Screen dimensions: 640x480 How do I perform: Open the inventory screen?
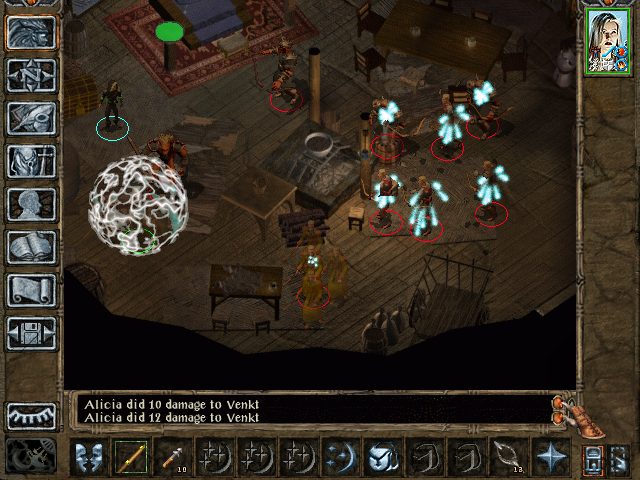32,161
